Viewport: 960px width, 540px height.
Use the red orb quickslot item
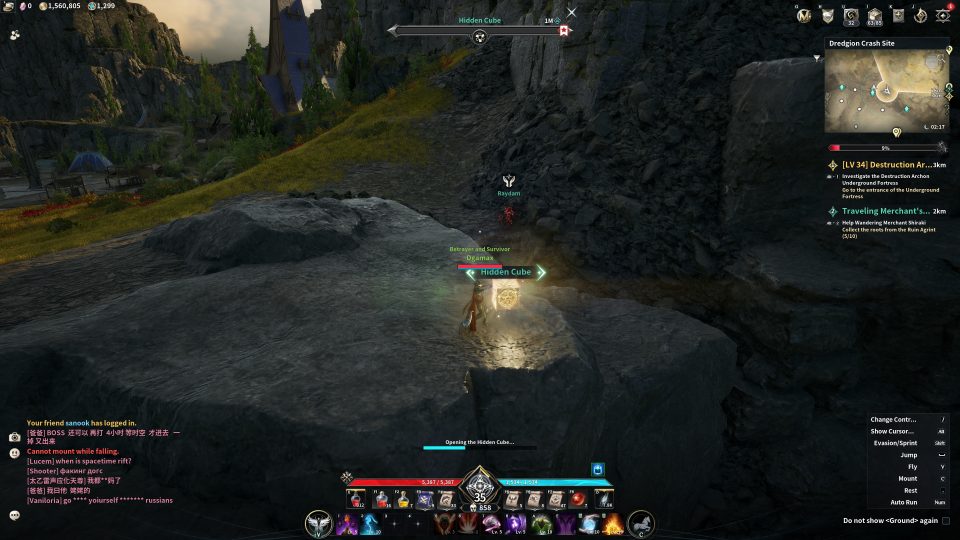[577, 499]
